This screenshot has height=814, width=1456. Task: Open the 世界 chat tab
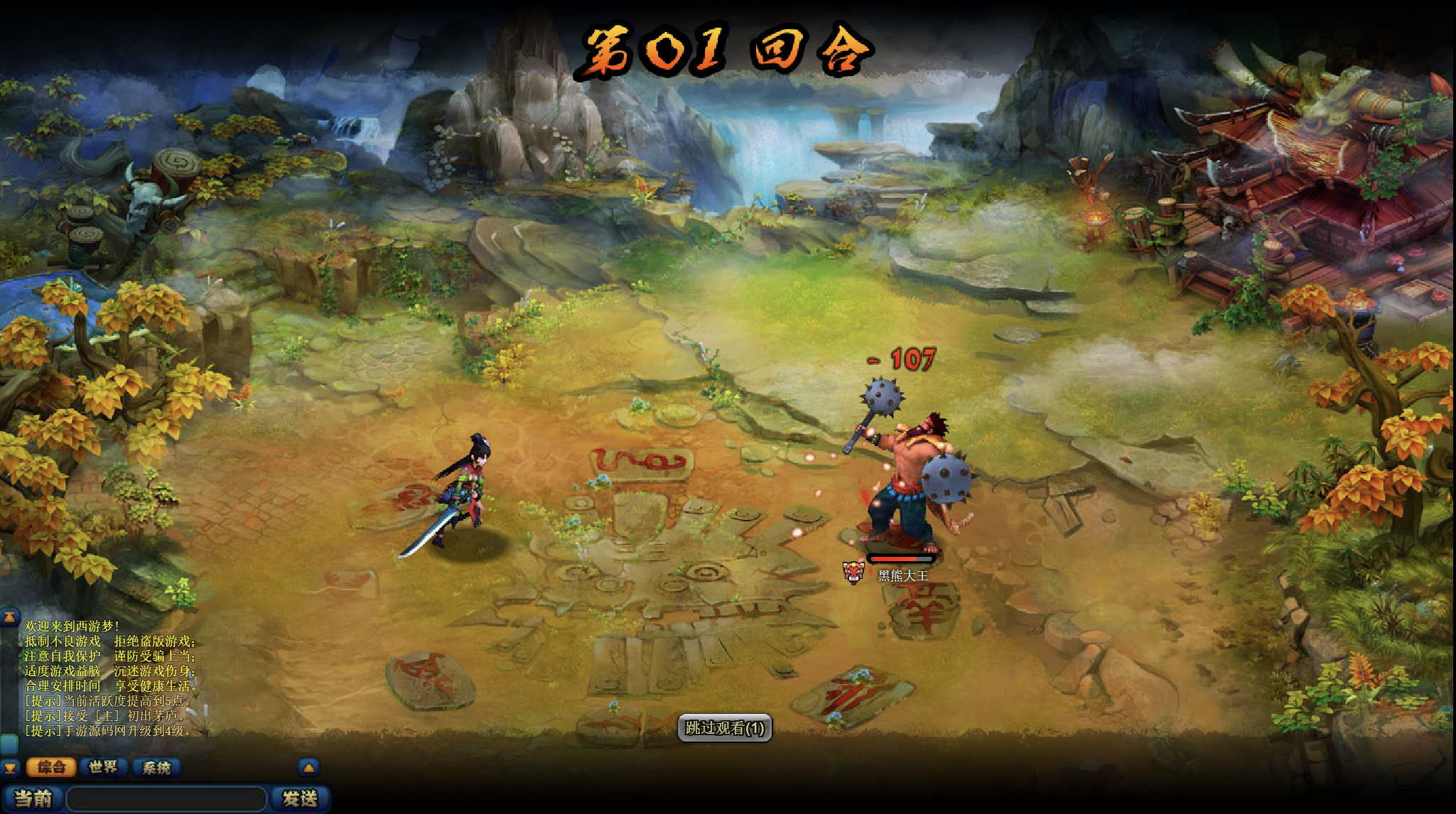click(104, 767)
